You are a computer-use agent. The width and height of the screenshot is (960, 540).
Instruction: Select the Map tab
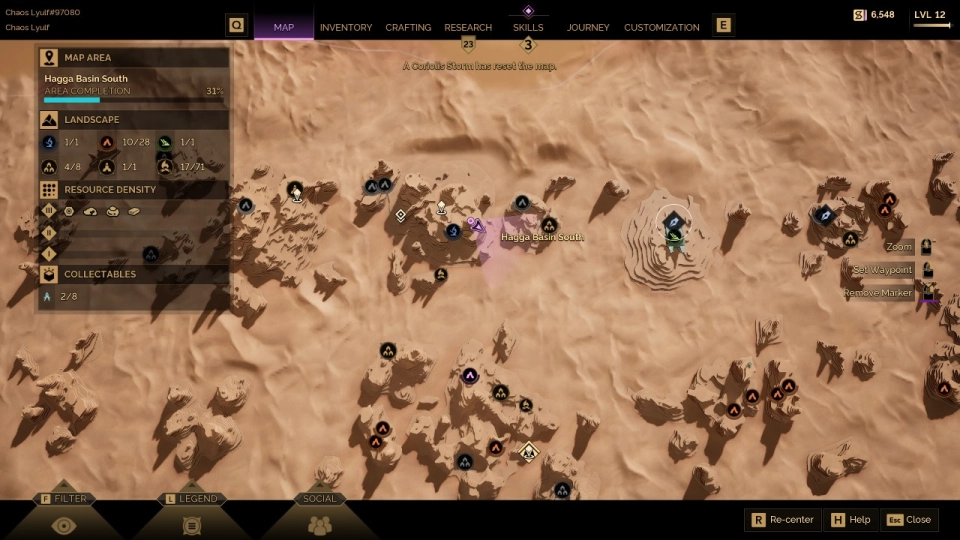coord(284,27)
